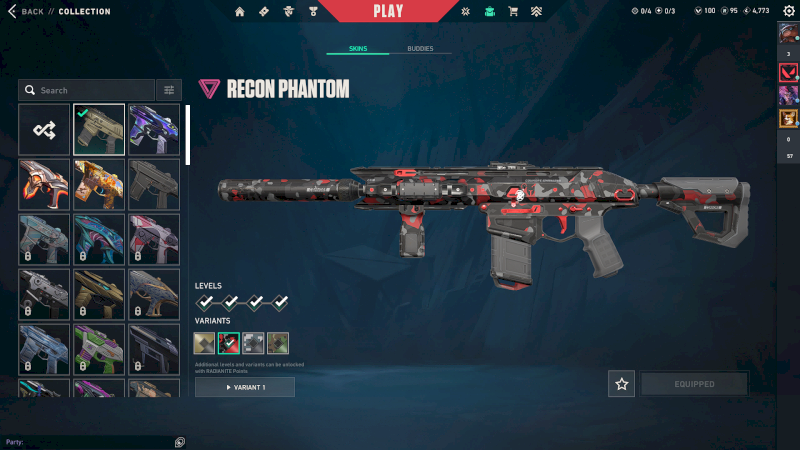Pick the green camo variant swatch
The height and width of the screenshot is (450, 800).
[x=278, y=343]
